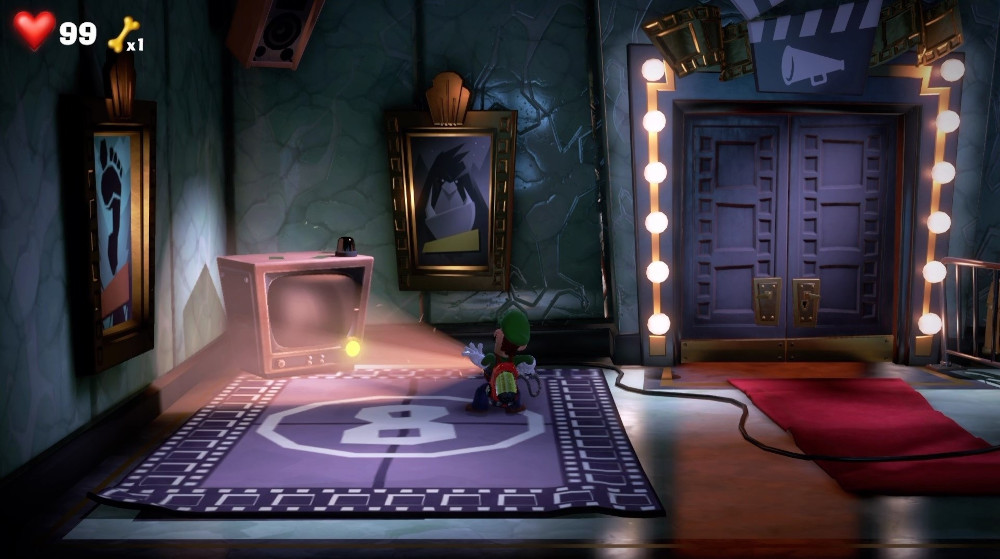Select the golden bone item icon
Screen dimensions: 1000x559
pyautogui.click(x=122, y=35)
